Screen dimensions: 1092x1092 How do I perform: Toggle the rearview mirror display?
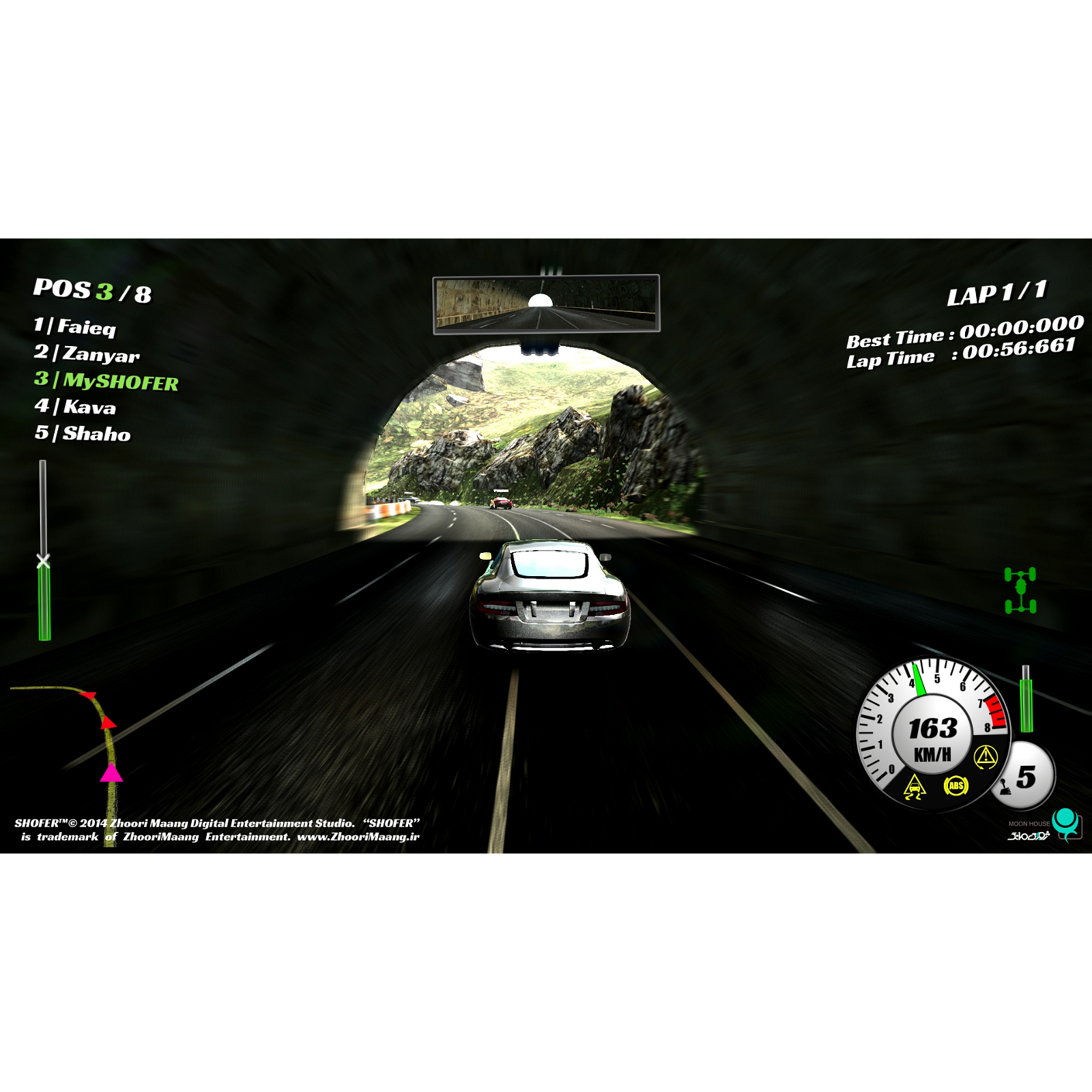point(546,304)
